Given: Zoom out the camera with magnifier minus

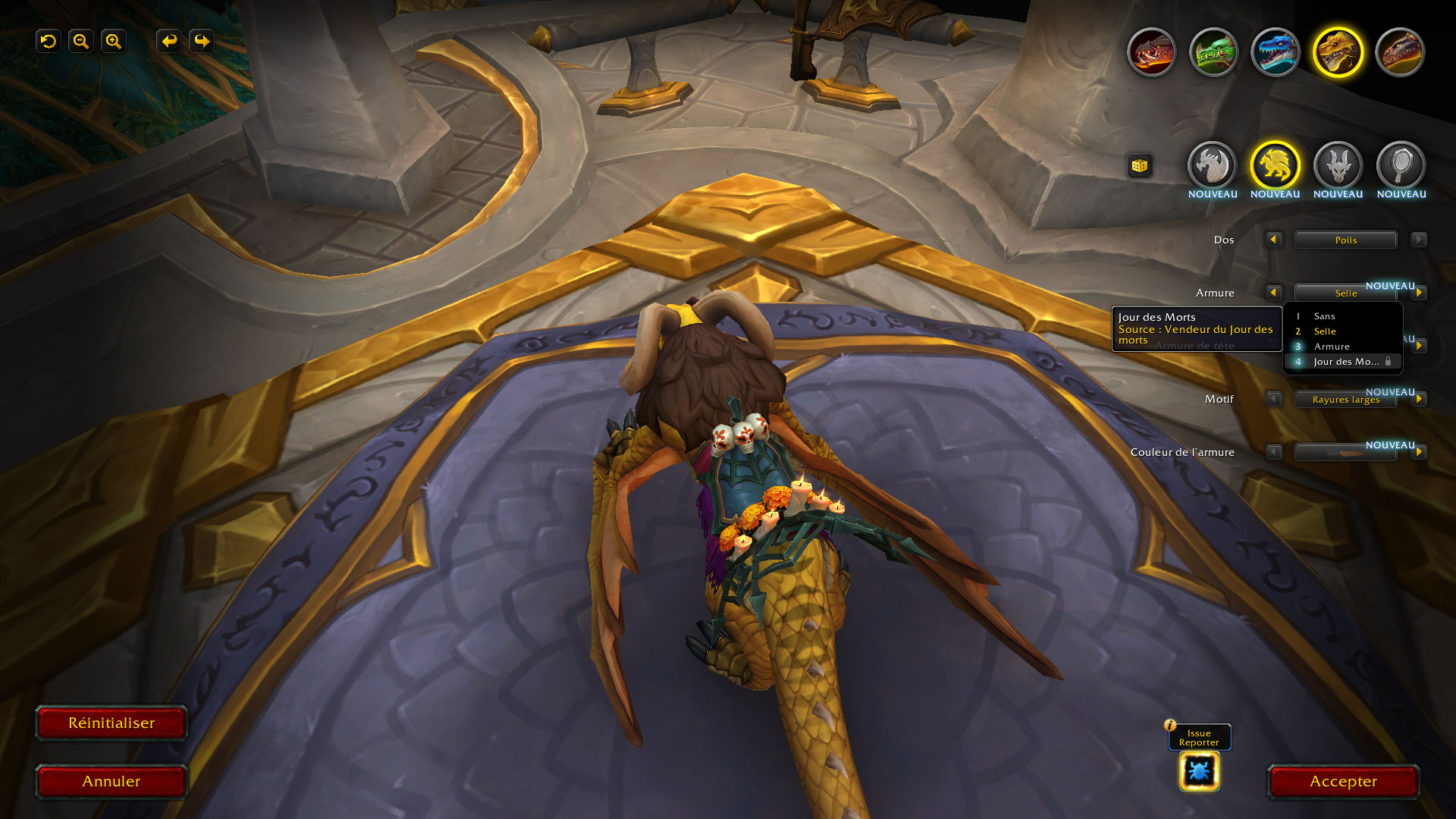Looking at the screenshot, I should point(81,41).
